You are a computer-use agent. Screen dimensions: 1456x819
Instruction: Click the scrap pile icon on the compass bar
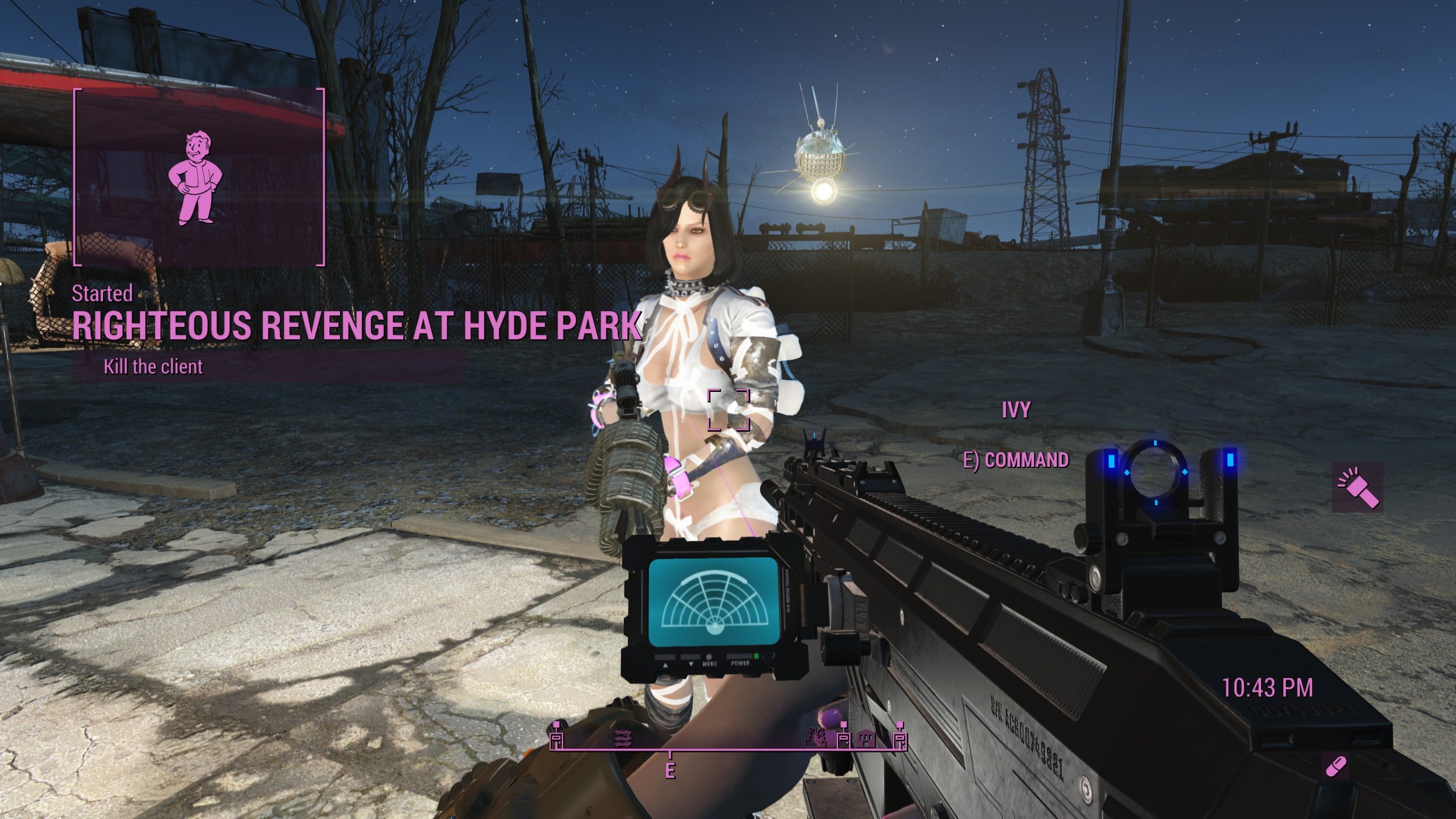click(x=623, y=738)
